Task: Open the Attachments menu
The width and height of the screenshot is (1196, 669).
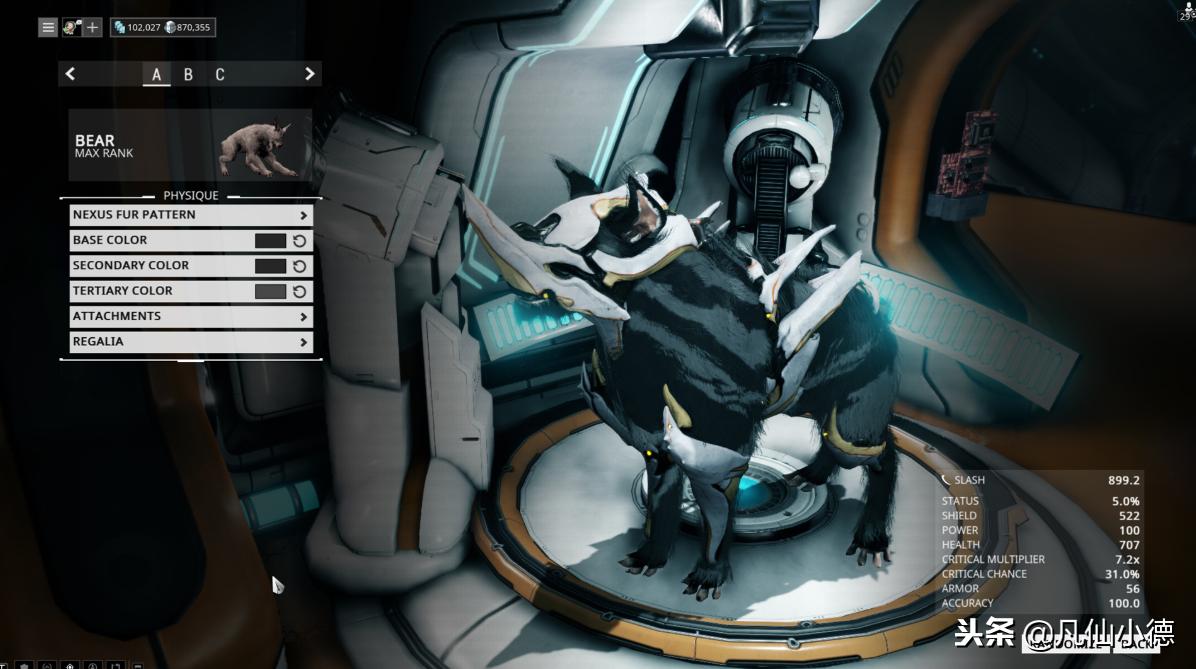Action: [191, 317]
